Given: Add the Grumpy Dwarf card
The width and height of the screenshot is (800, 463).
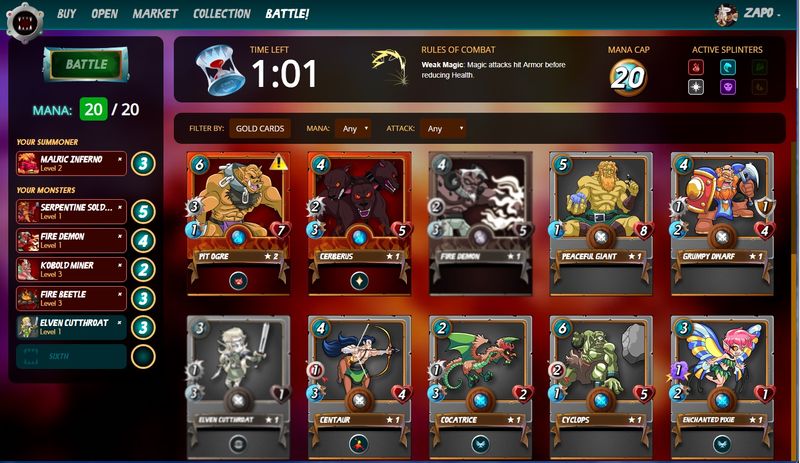Looking at the screenshot, I should point(721,215).
